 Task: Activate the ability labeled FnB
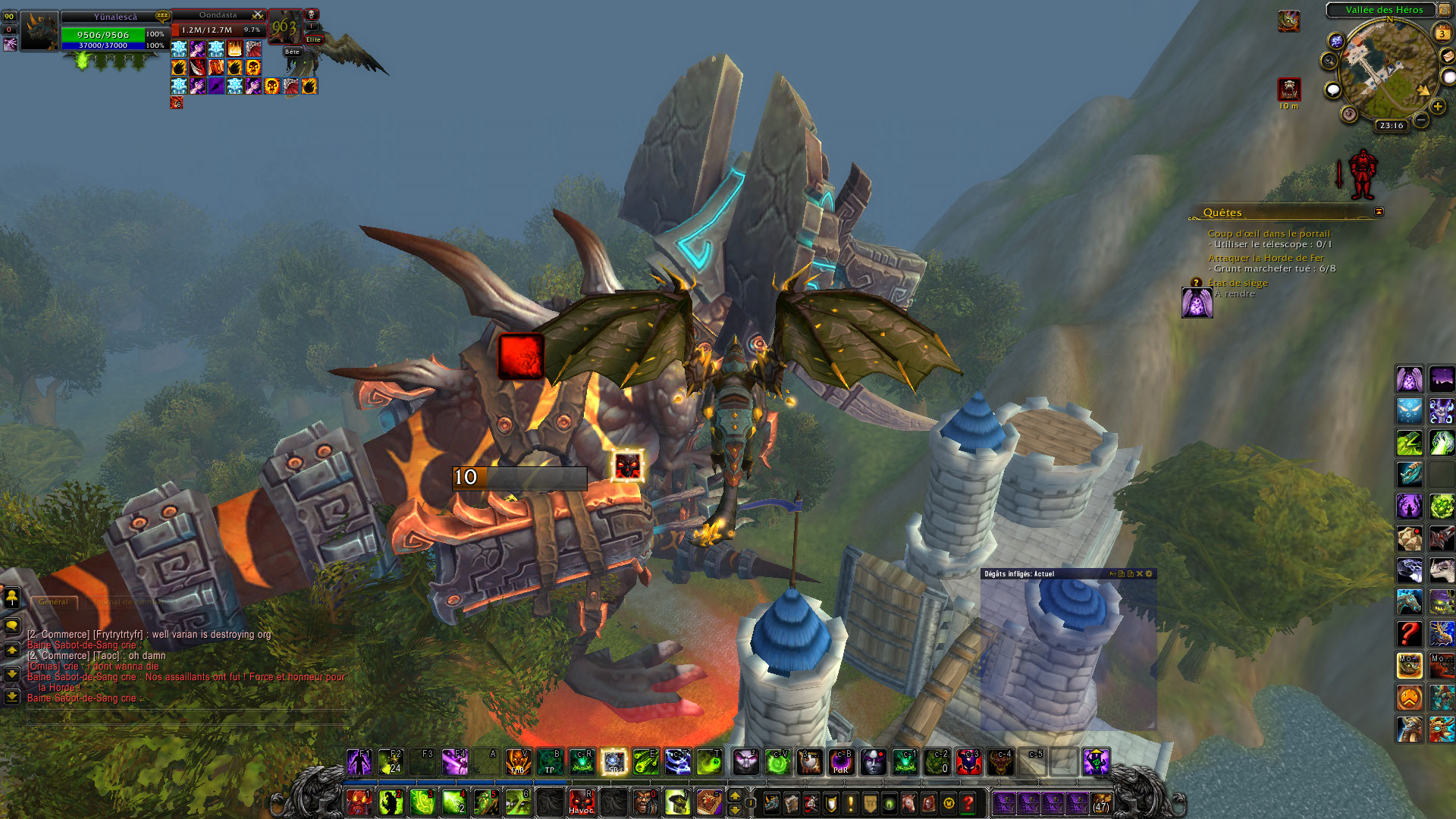[518, 762]
